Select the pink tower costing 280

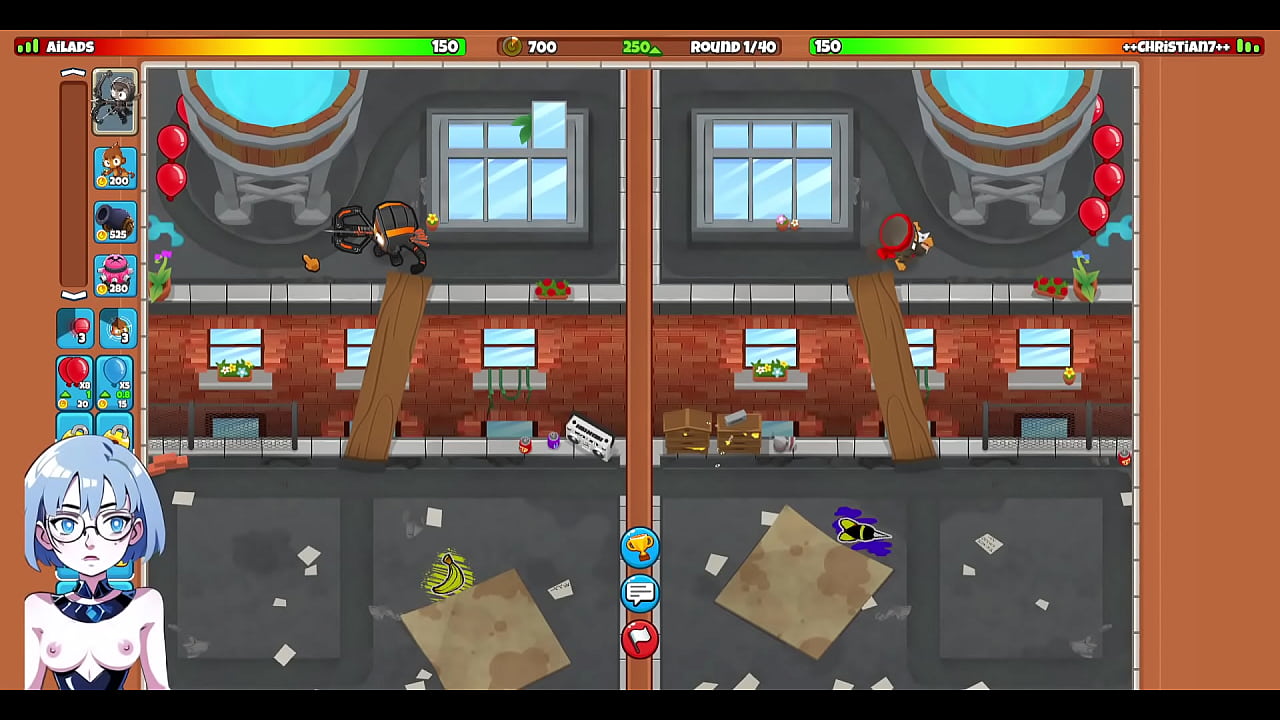(x=114, y=275)
